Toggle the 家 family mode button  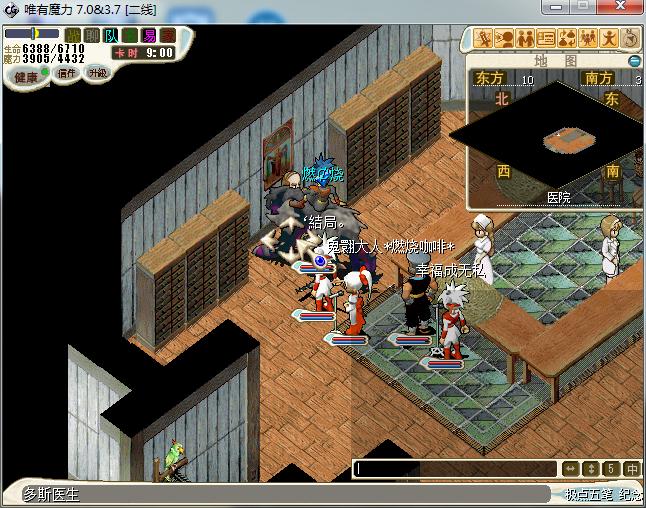click(168, 36)
